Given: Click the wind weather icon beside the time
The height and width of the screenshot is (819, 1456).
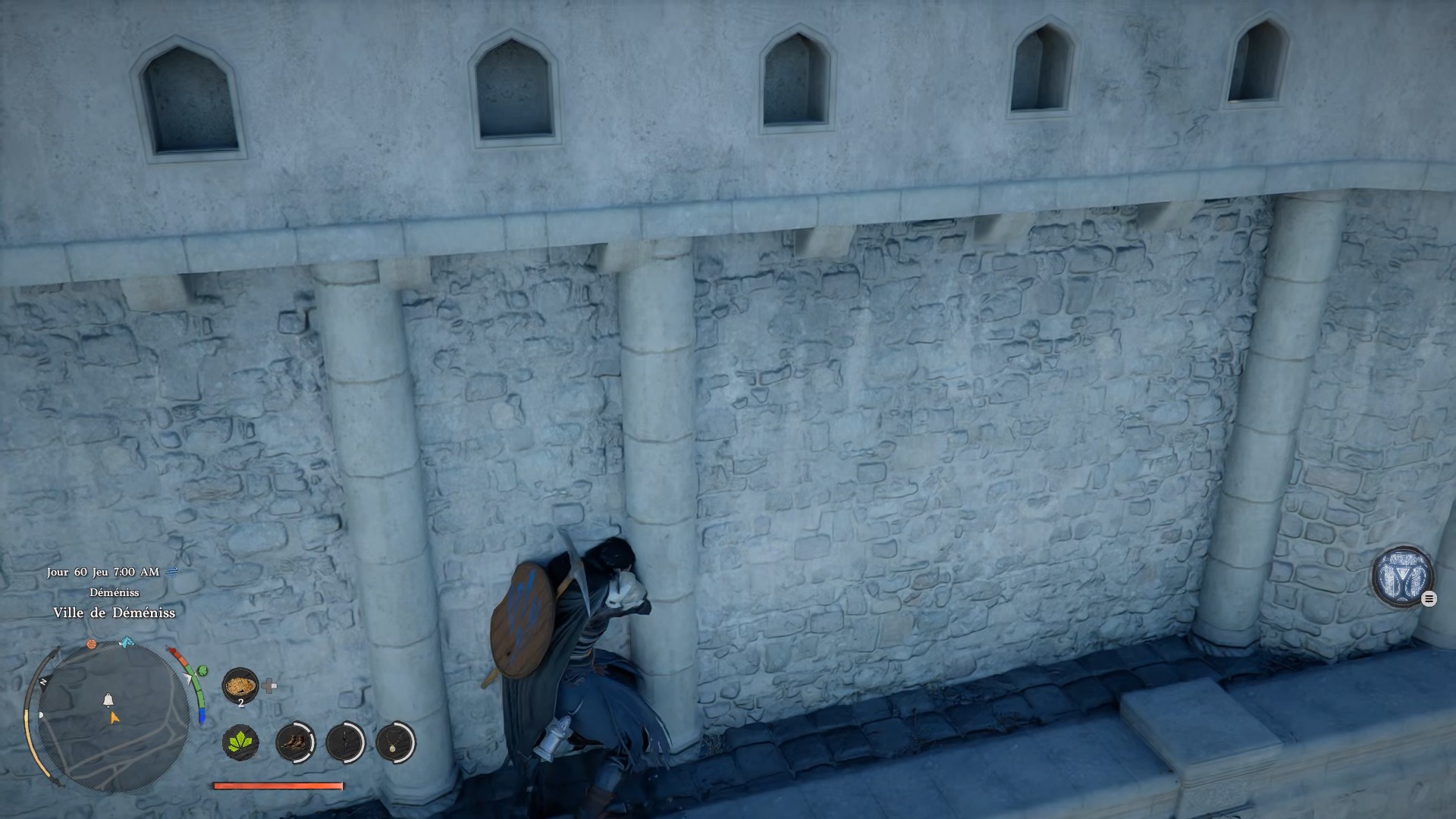Looking at the screenshot, I should (x=172, y=572).
